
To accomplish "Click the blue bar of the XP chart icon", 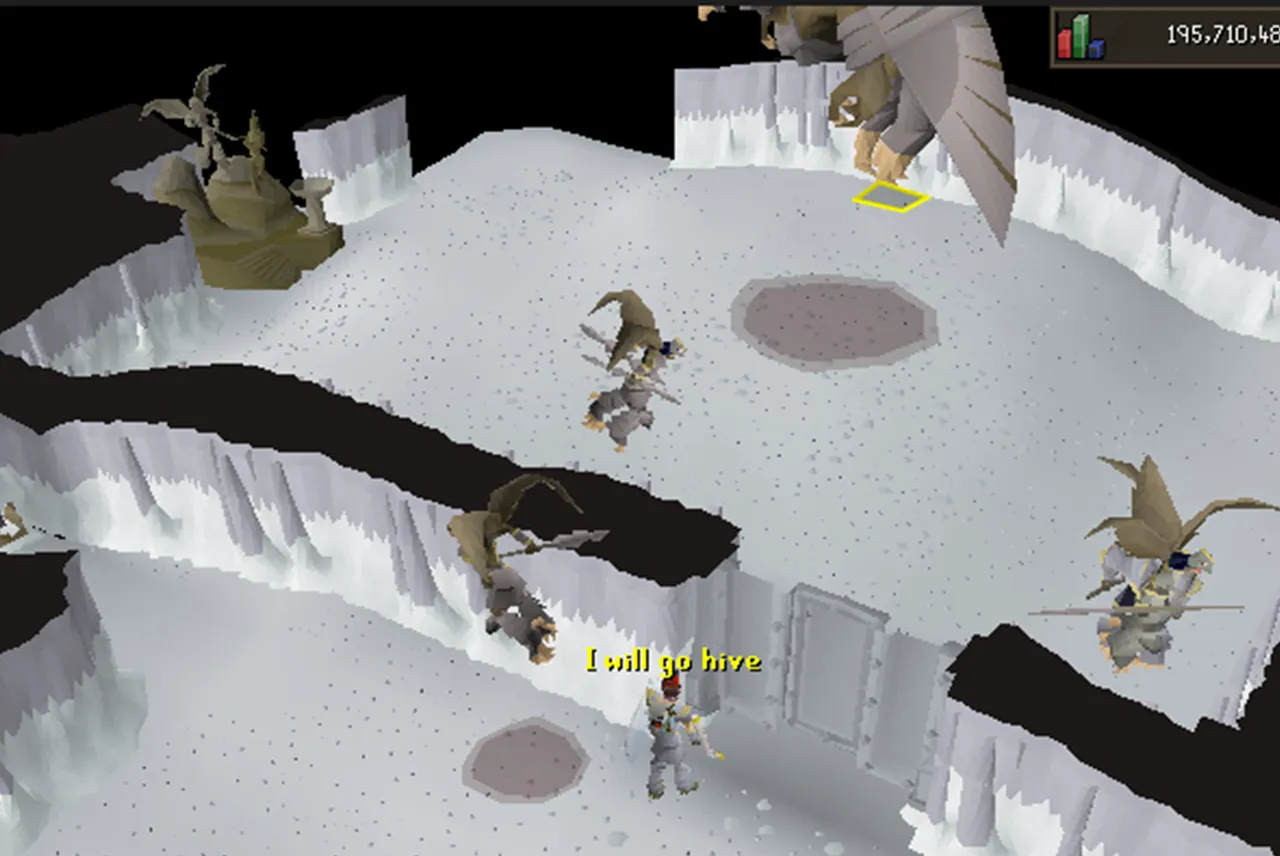I will [1096, 49].
